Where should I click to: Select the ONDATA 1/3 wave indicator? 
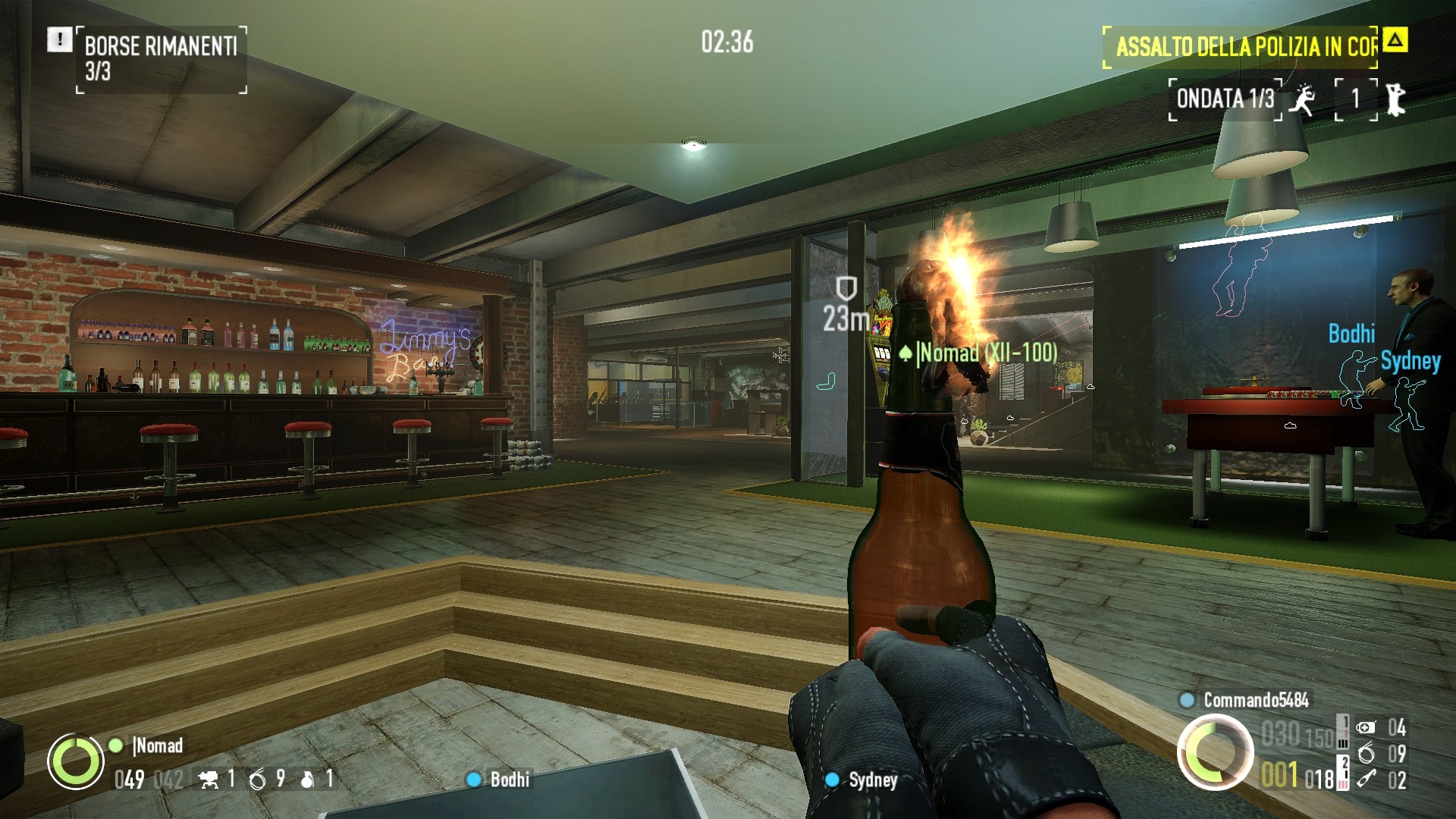pyautogui.click(x=1225, y=99)
